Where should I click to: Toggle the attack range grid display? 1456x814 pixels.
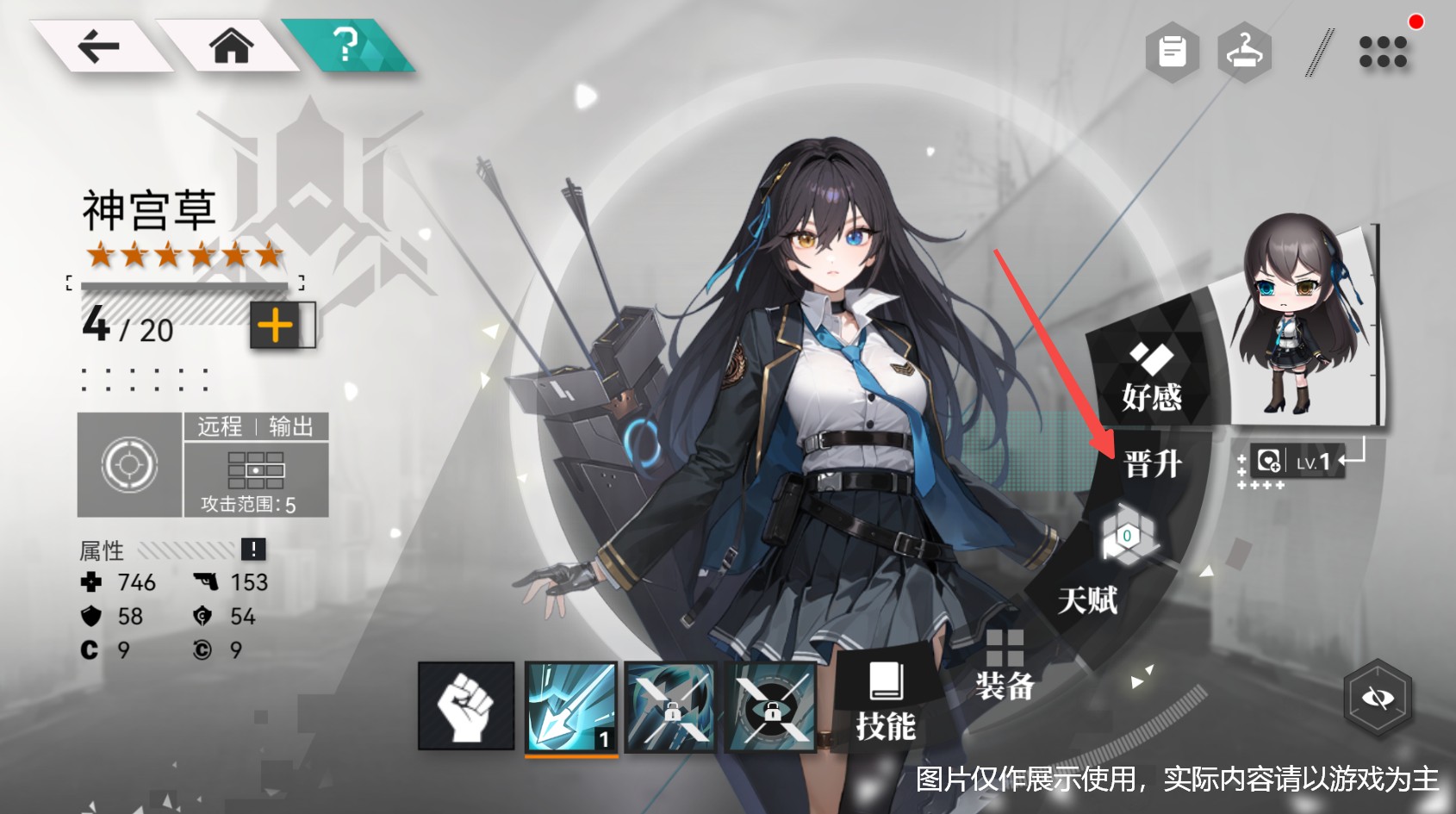[257, 468]
